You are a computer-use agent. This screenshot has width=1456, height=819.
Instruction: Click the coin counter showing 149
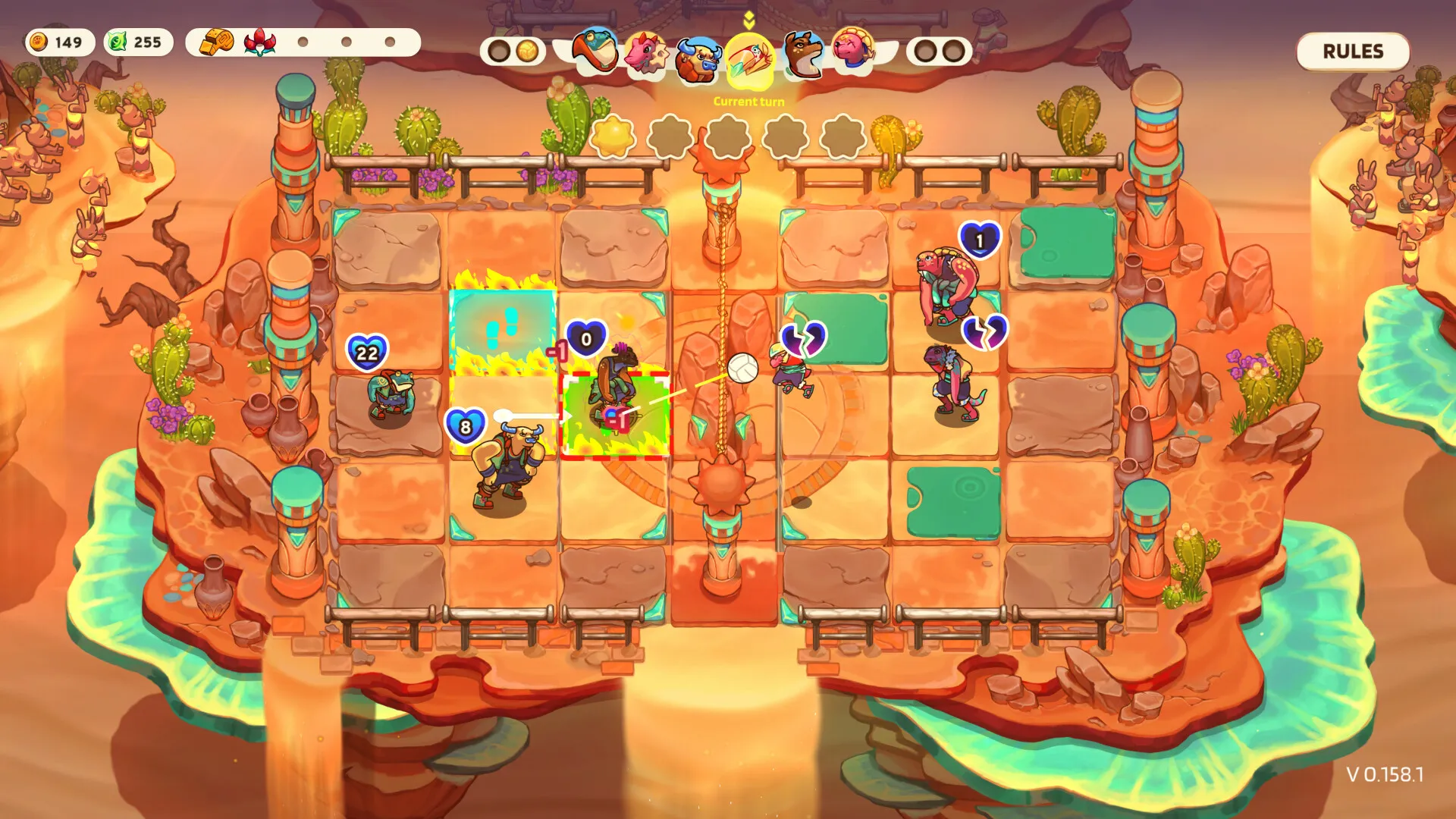pyautogui.click(x=61, y=43)
